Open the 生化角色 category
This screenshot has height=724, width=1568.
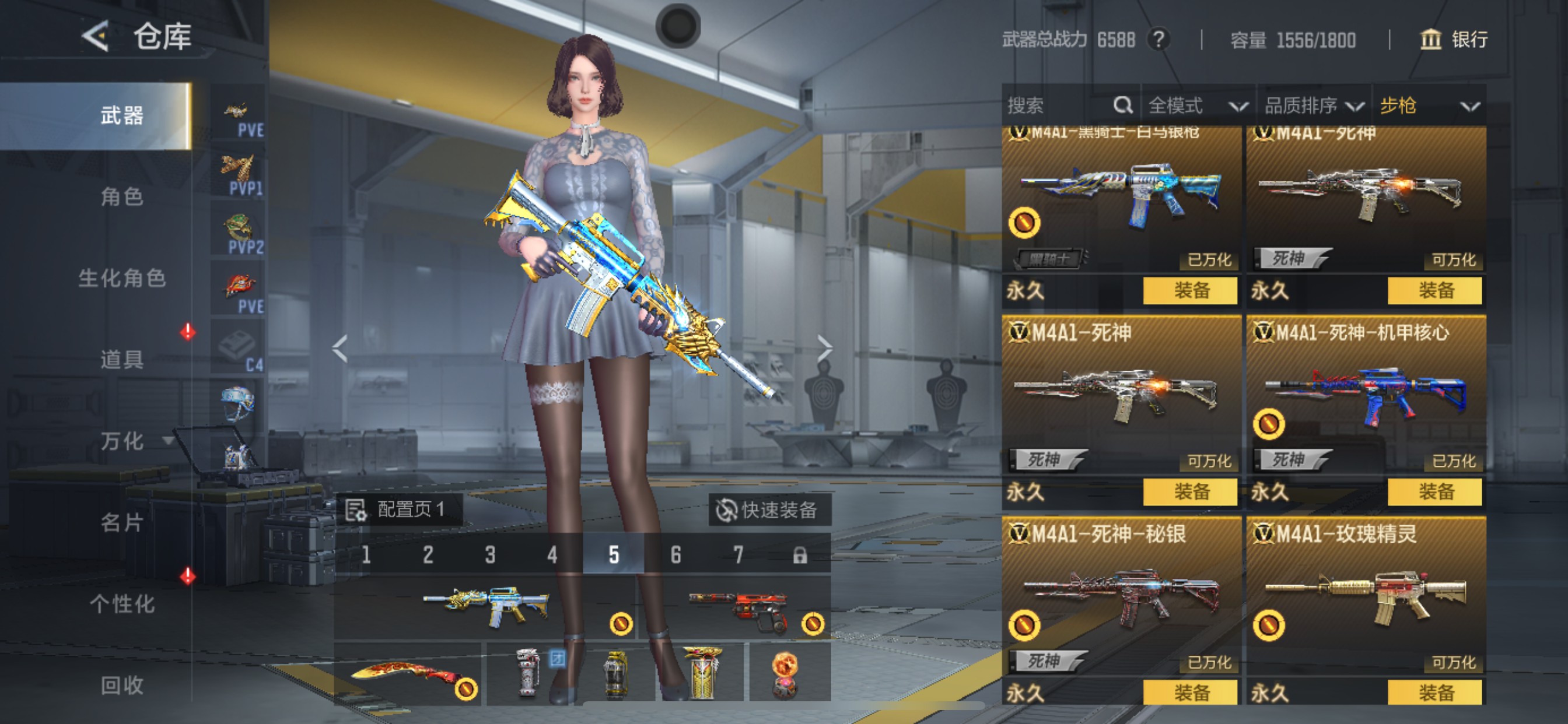coord(122,278)
